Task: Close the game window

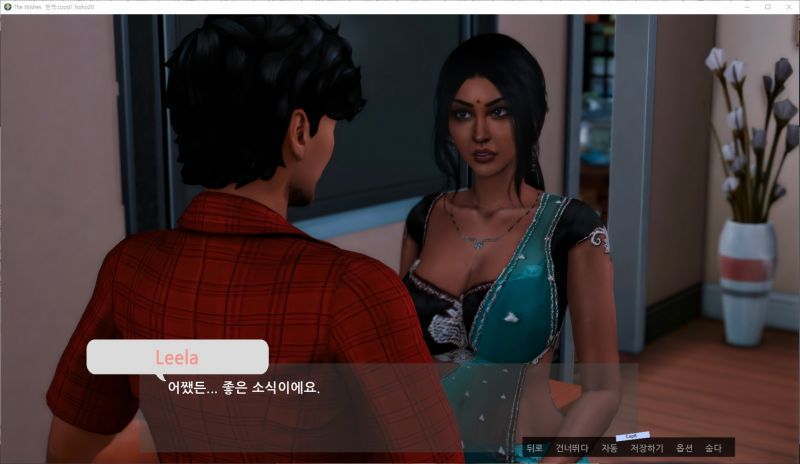Action: pos(788,6)
